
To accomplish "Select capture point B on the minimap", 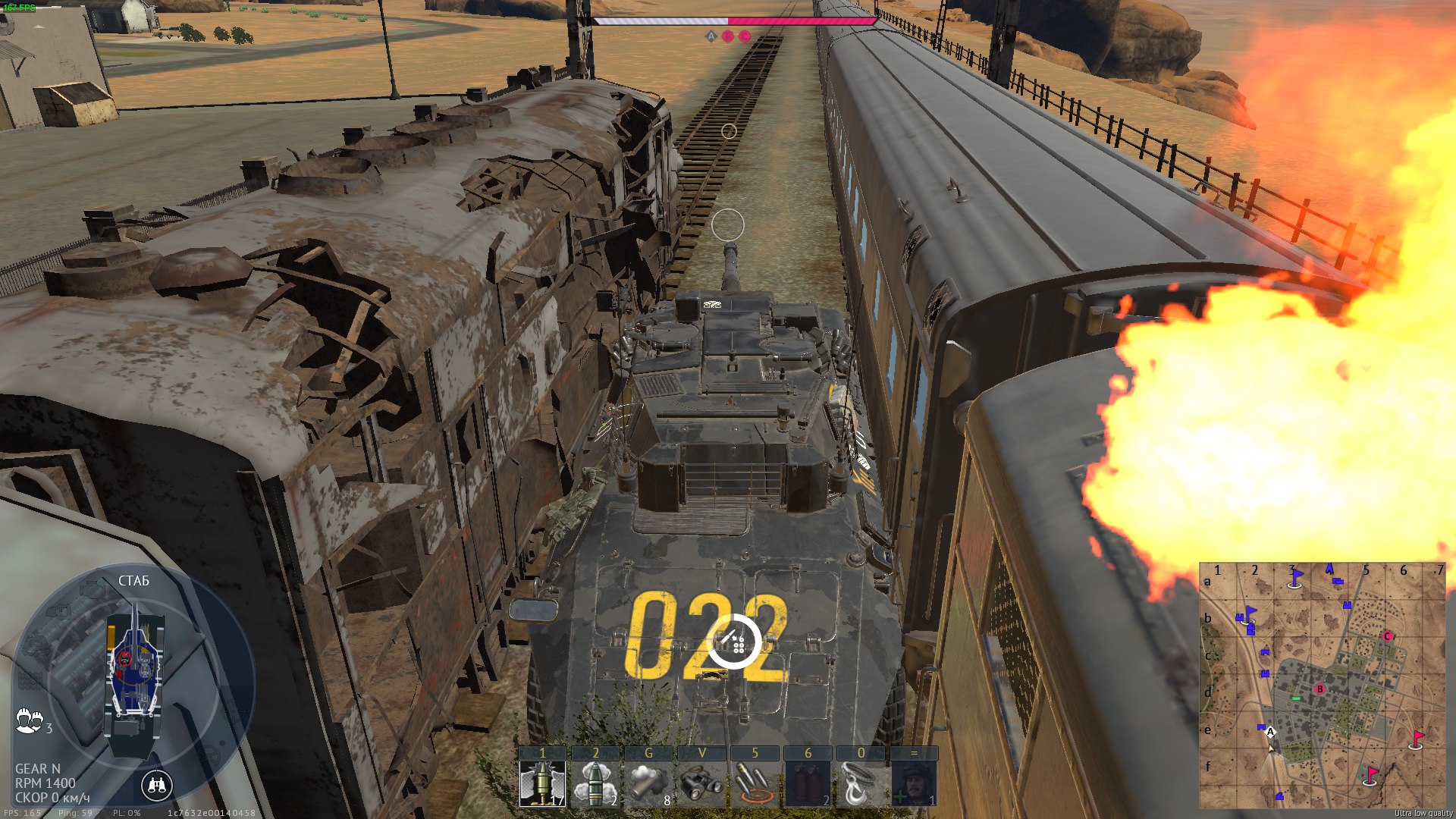I will pyautogui.click(x=1319, y=689).
